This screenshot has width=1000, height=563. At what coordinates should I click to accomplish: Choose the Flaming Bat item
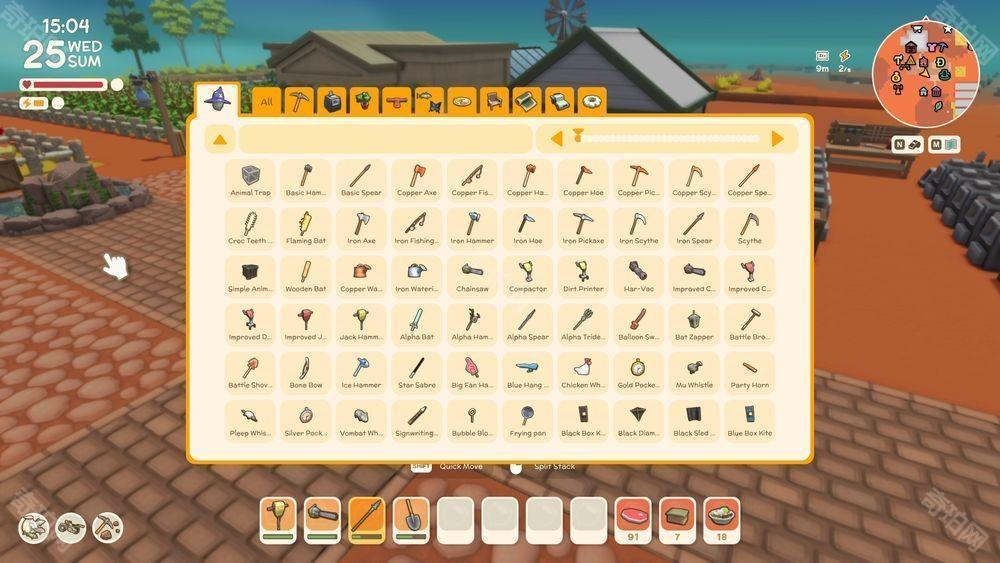pyautogui.click(x=305, y=227)
